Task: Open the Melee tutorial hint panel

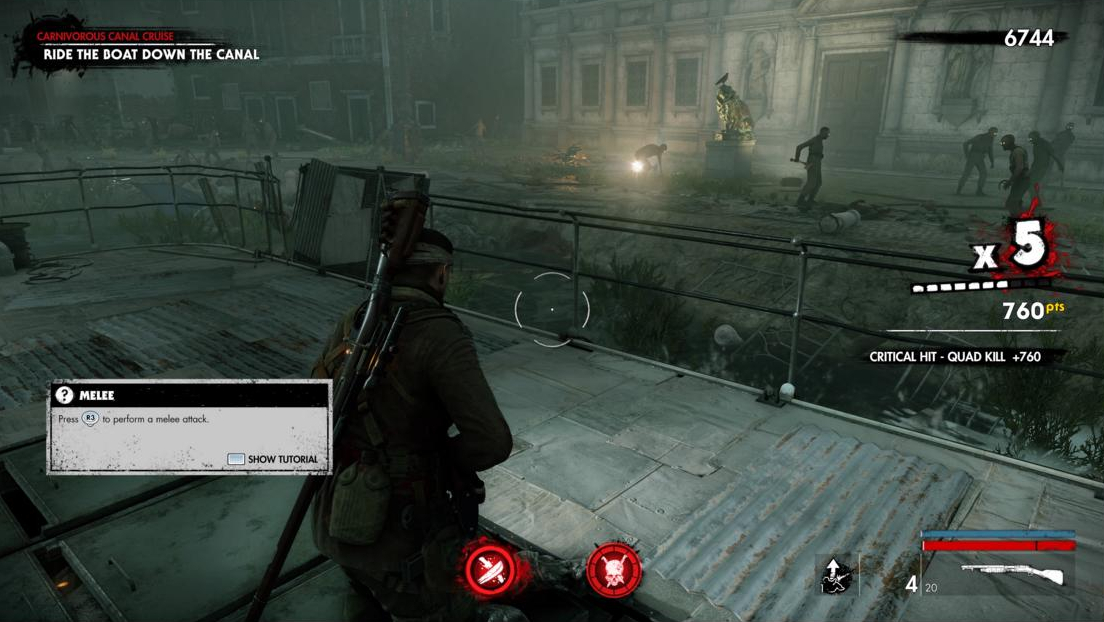Action: click(189, 427)
